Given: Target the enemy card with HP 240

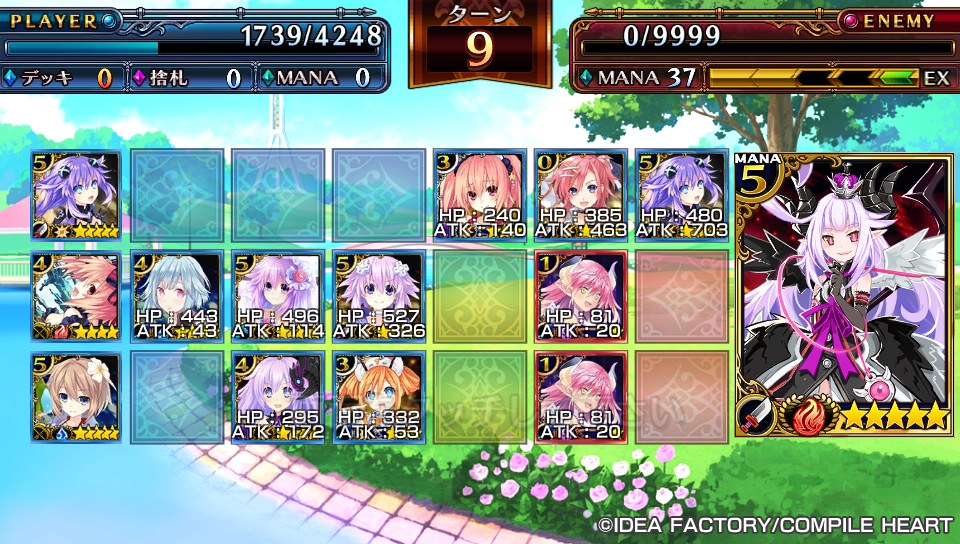Looking at the screenshot, I should pos(480,195).
